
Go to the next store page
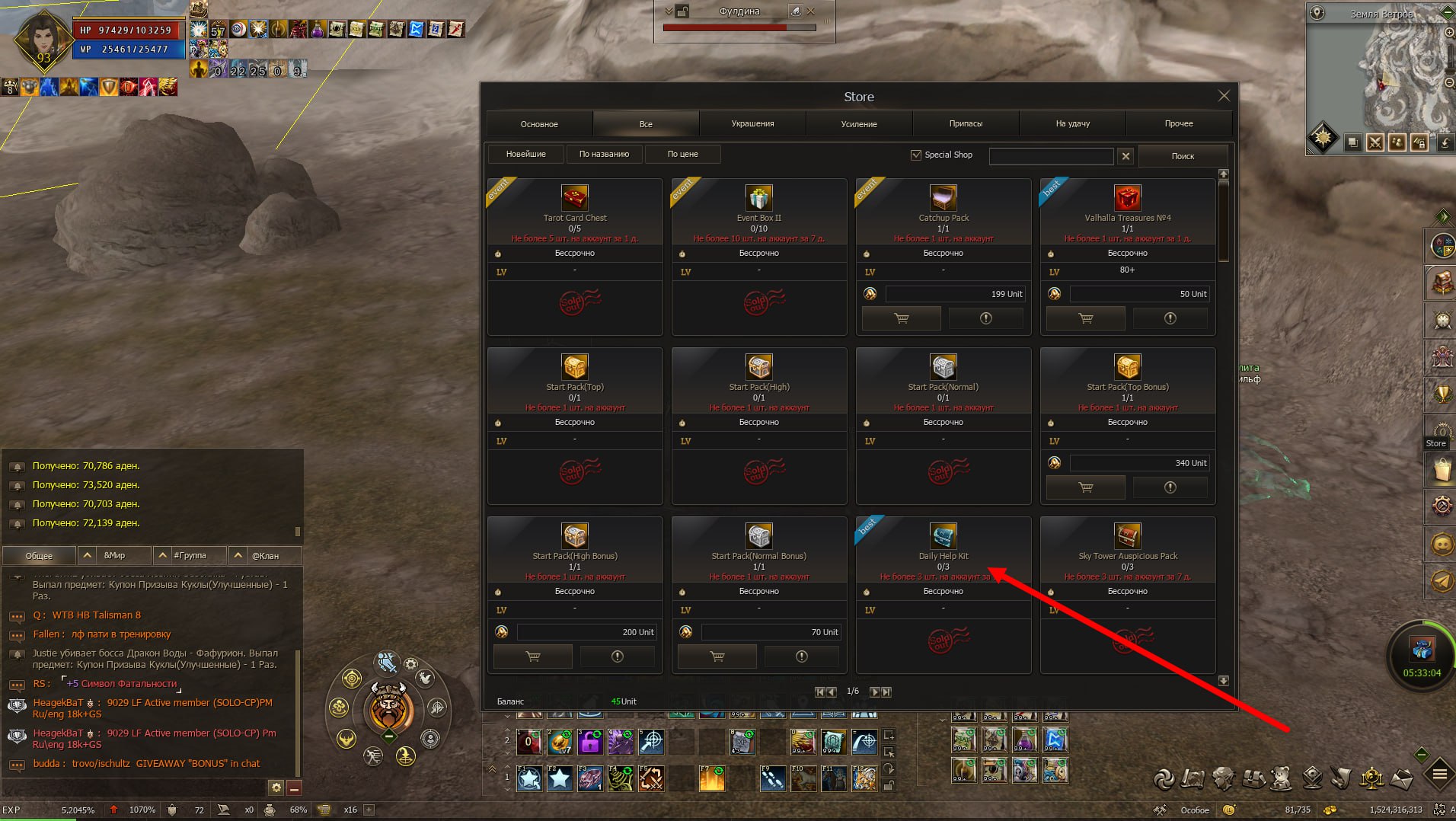[874, 692]
